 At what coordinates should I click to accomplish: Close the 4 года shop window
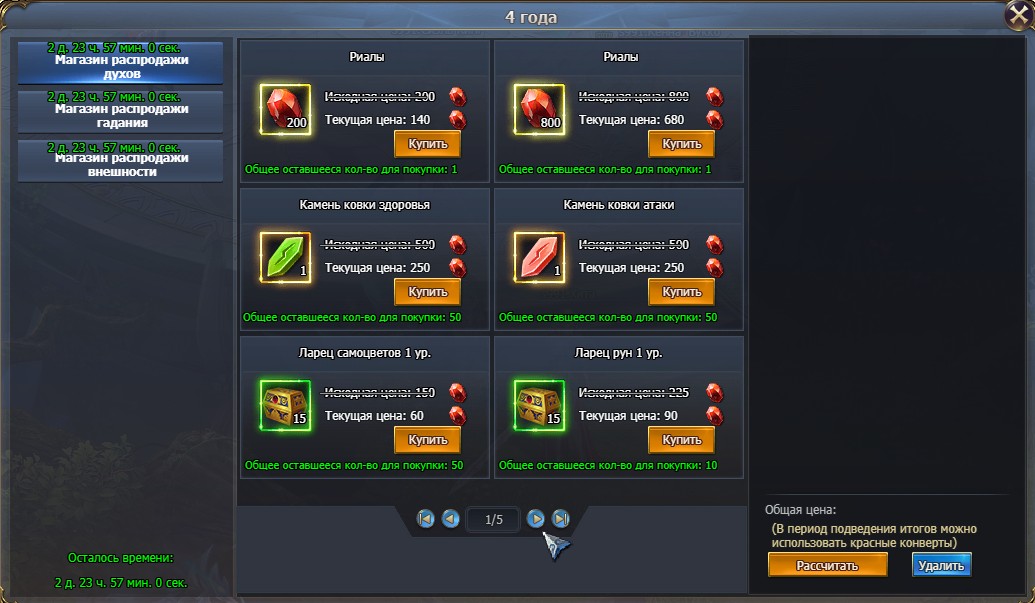1017,16
